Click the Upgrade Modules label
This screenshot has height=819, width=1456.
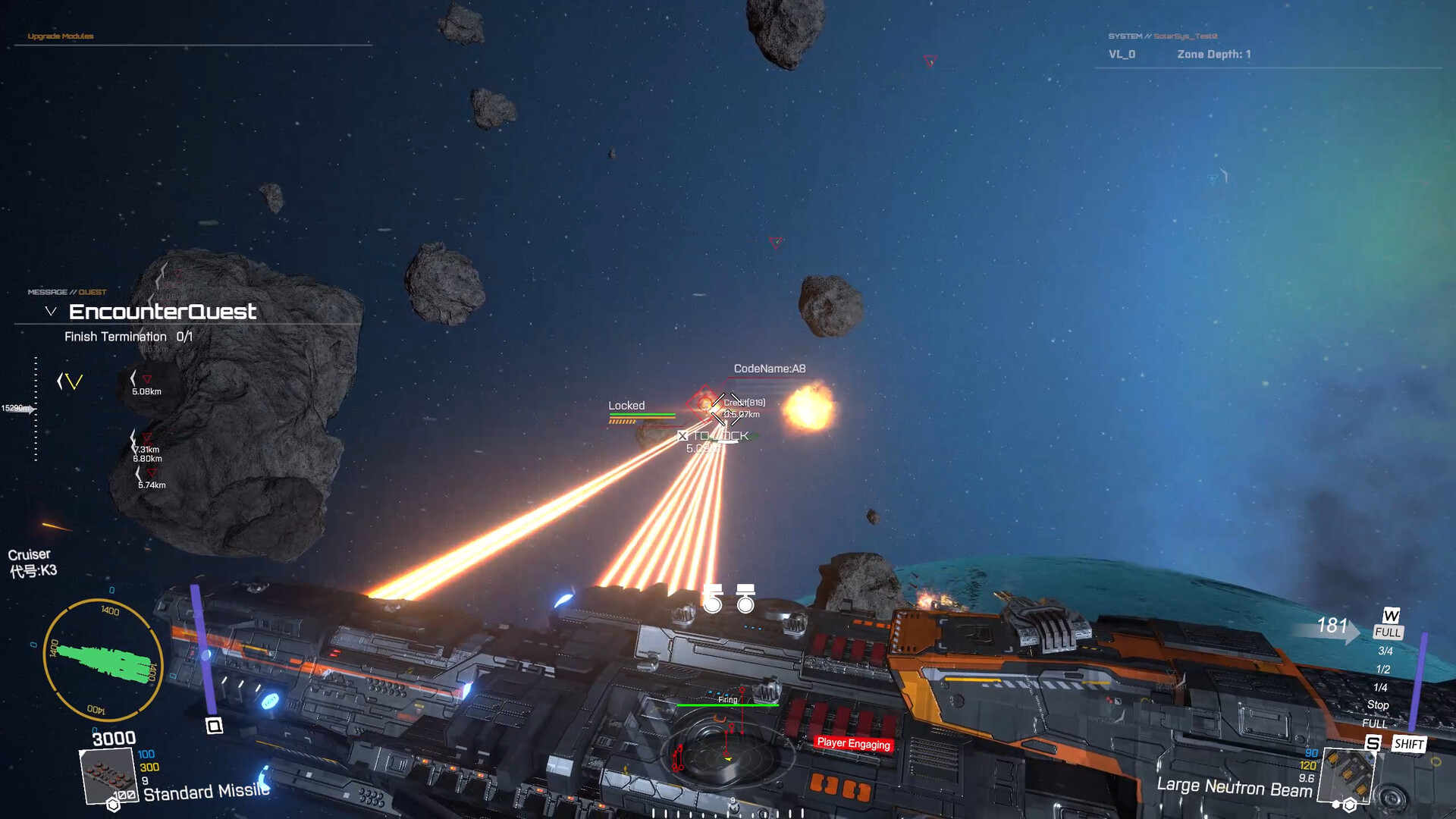point(61,36)
